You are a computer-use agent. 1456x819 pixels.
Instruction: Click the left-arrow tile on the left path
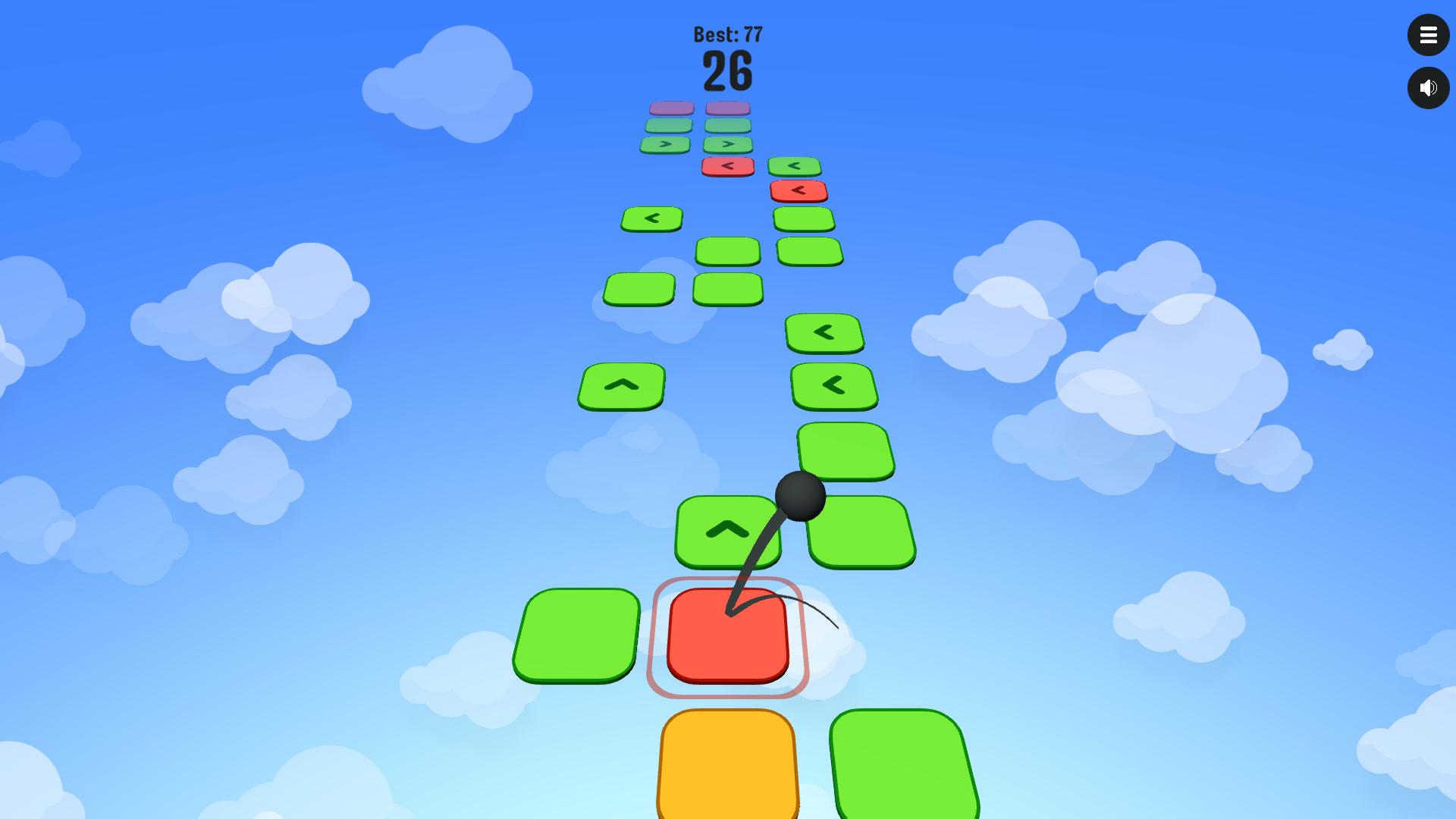[651, 218]
